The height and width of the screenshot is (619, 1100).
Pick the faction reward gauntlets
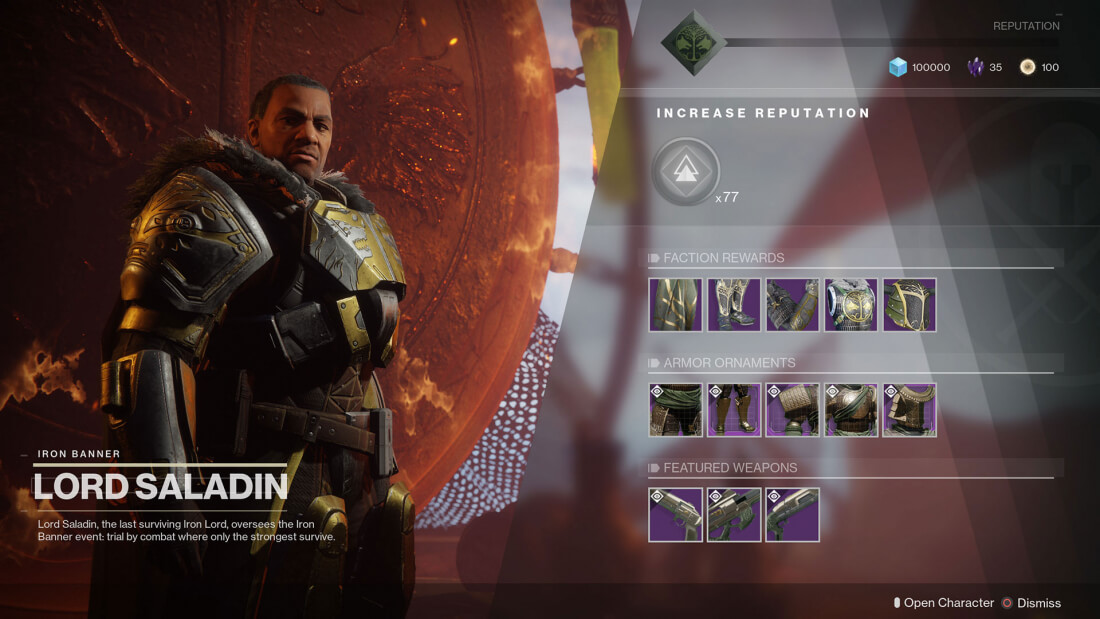(792, 305)
